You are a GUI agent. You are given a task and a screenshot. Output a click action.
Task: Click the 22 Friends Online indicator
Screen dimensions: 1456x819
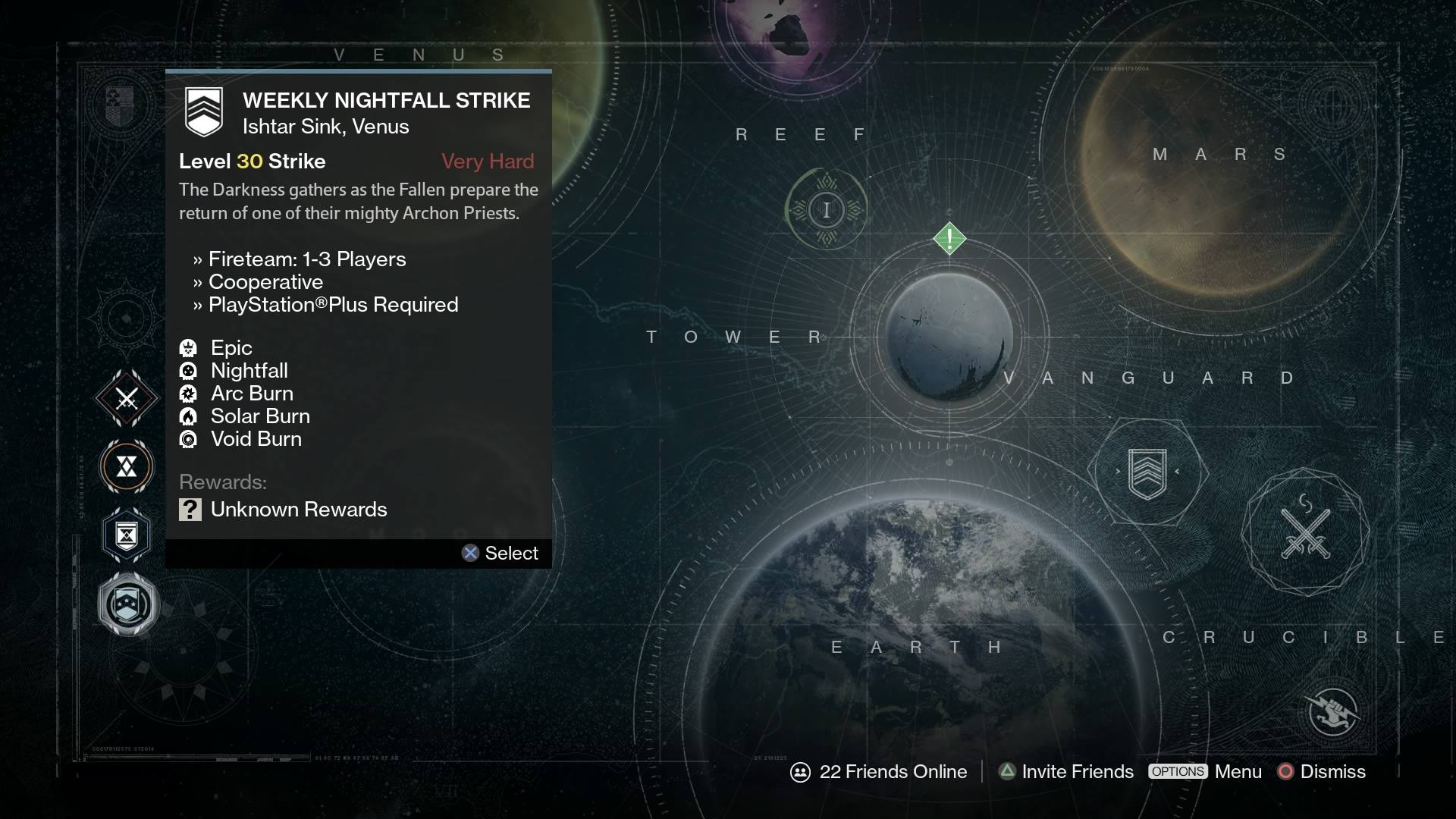pyautogui.click(x=880, y=771)
